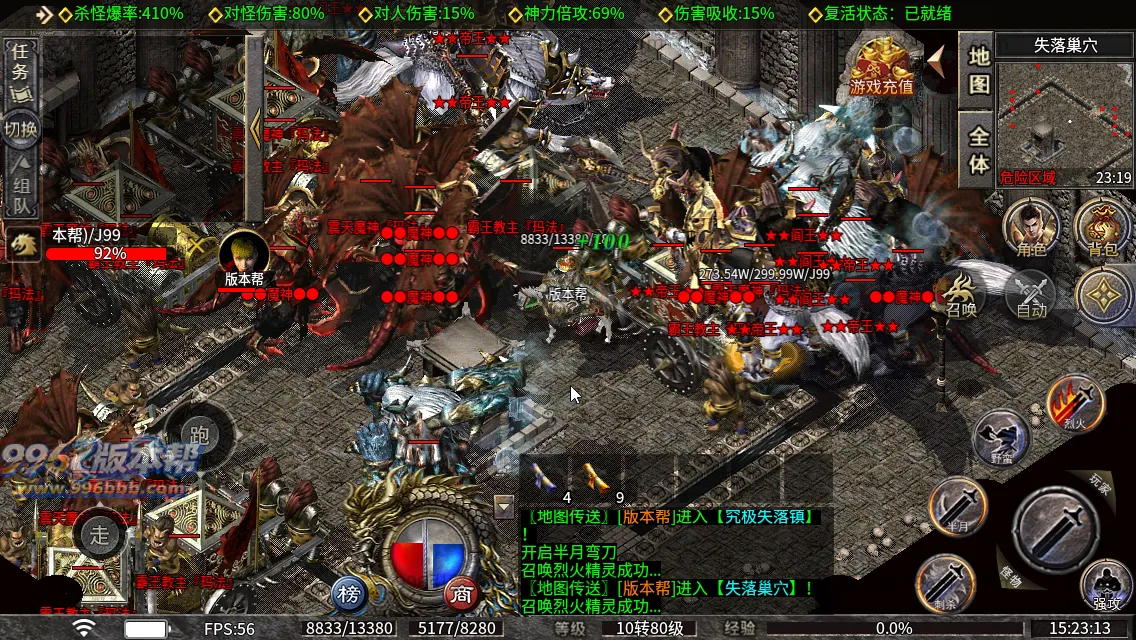Image resolution: width=1136 pixels, height=640 pixels.
Task: Activate the 刺杀 thrust skill
Action: 944,582
